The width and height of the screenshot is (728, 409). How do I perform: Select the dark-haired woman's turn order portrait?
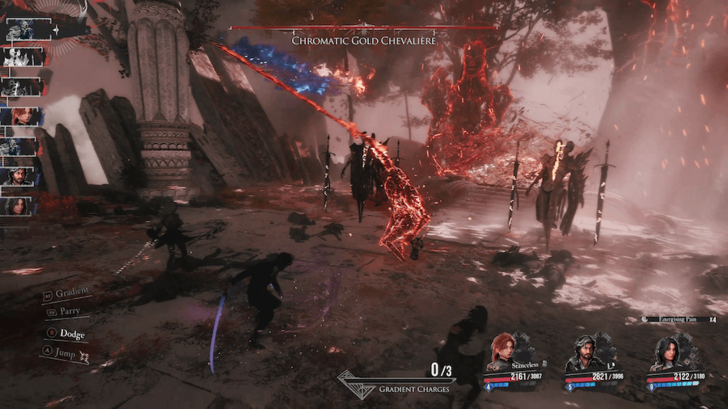[x=20, y=205]
